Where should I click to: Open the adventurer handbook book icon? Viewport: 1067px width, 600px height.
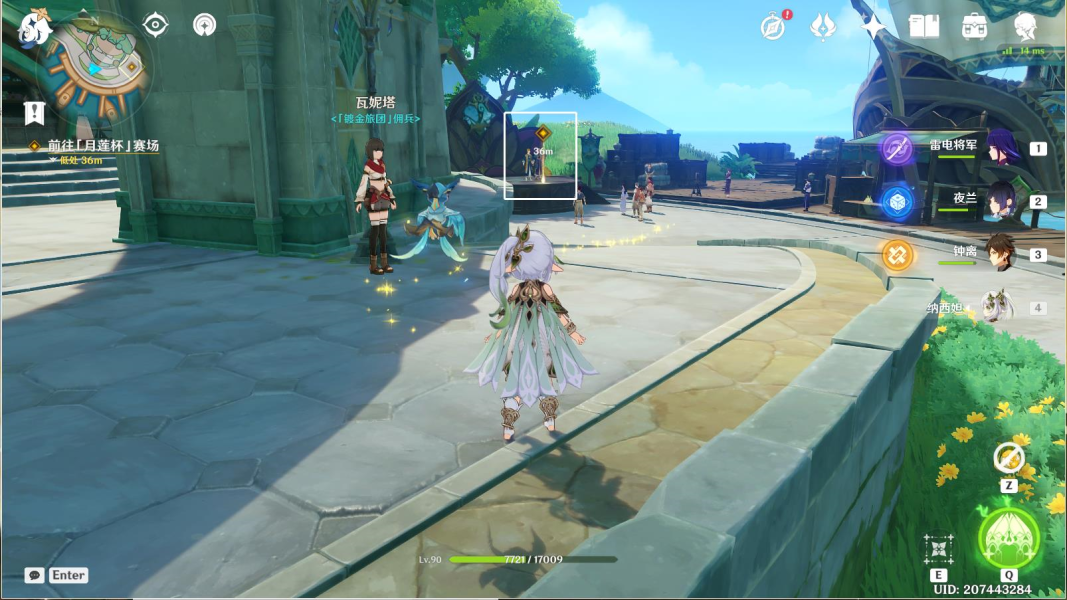[924, 26]
